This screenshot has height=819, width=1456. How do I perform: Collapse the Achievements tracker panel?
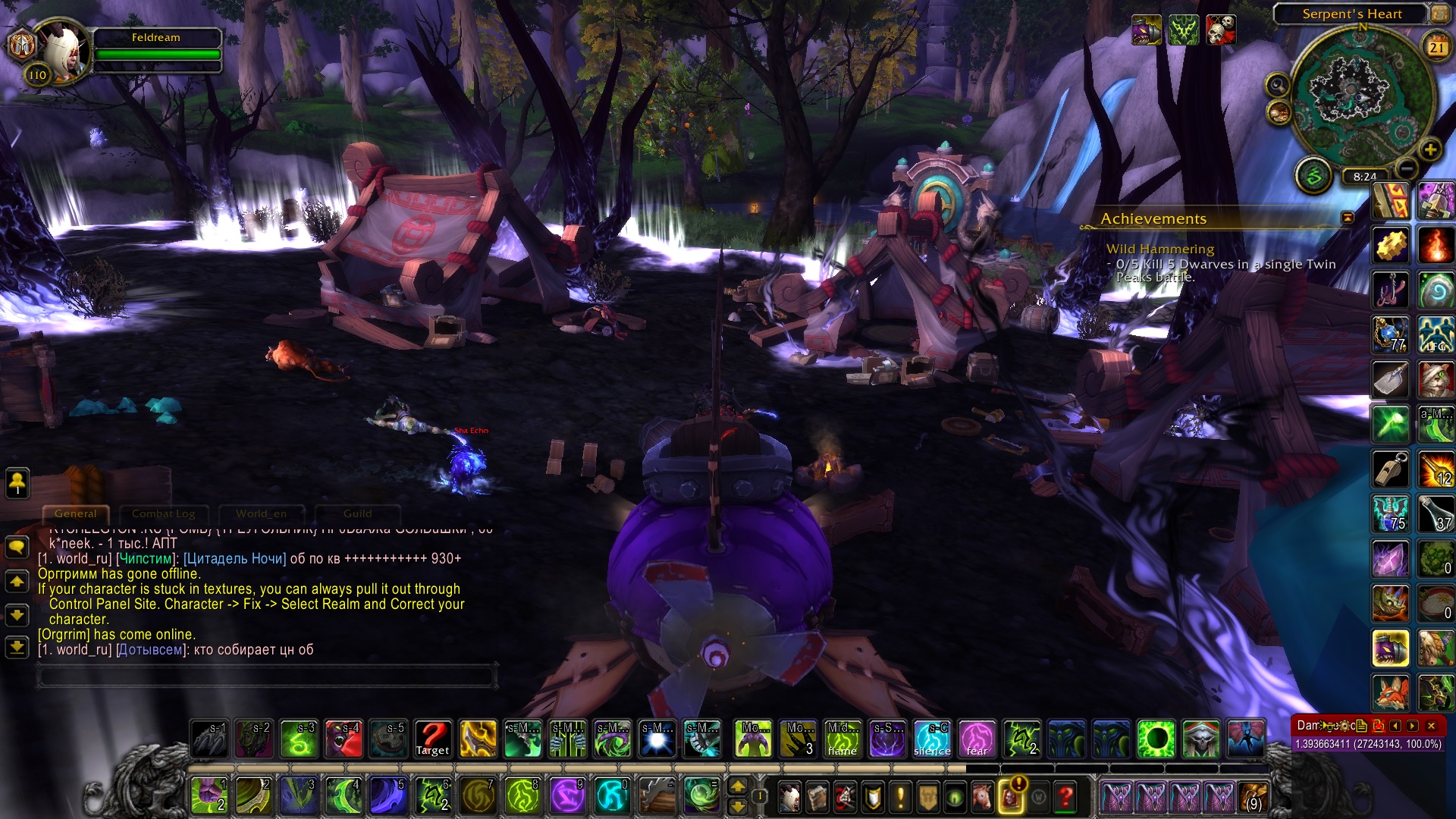click(x=1348, y=218)
